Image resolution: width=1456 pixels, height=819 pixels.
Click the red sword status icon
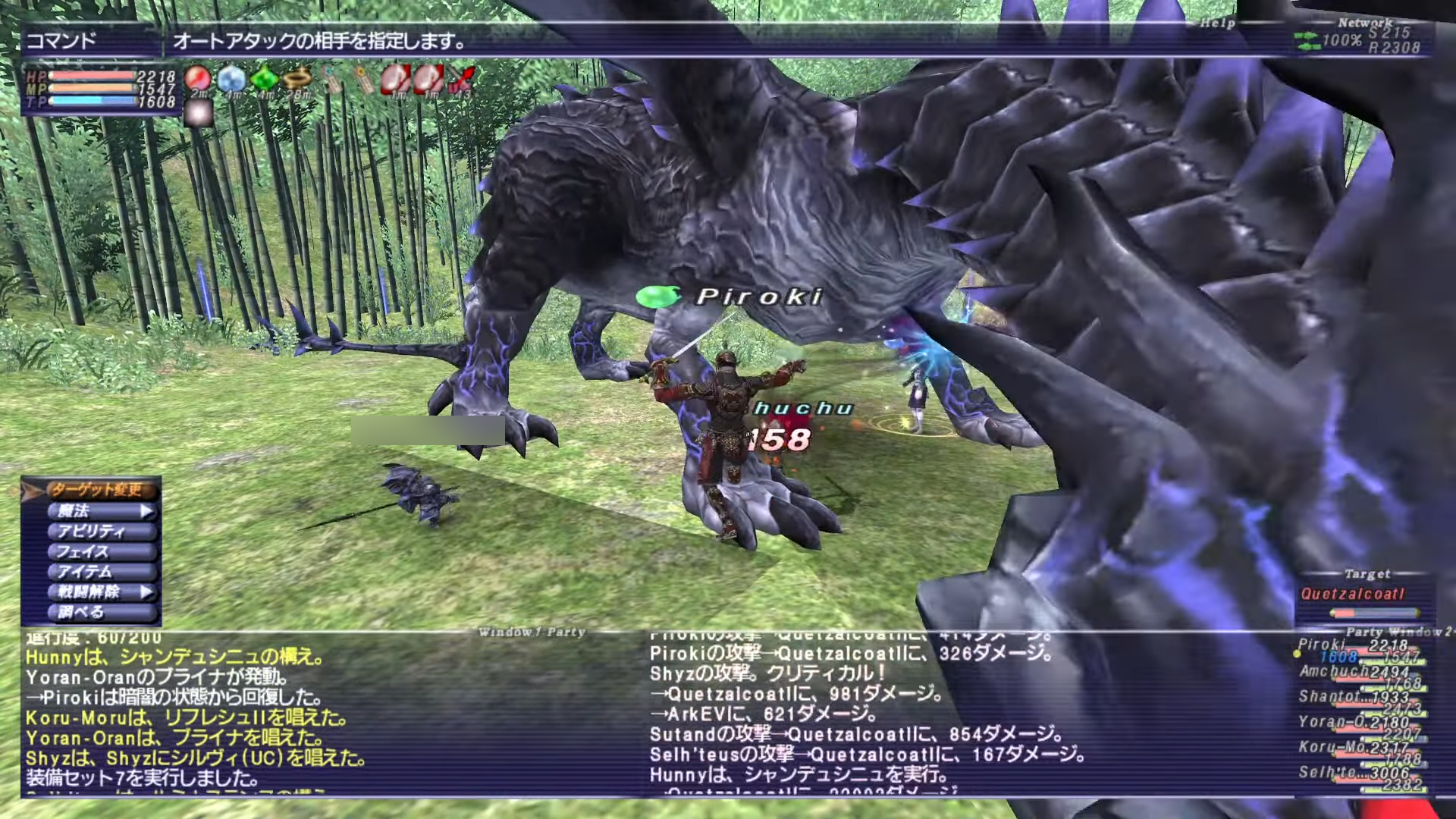(x=460, y=78)
